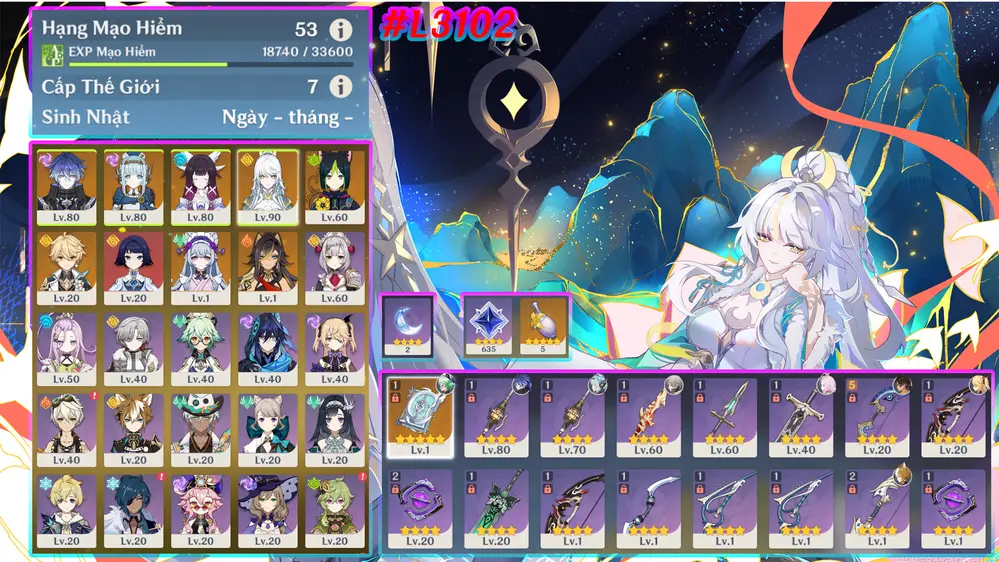This screenshot has height=562, width=999.
Task: Choose the Fischl character card
Action: click(335, 348)
